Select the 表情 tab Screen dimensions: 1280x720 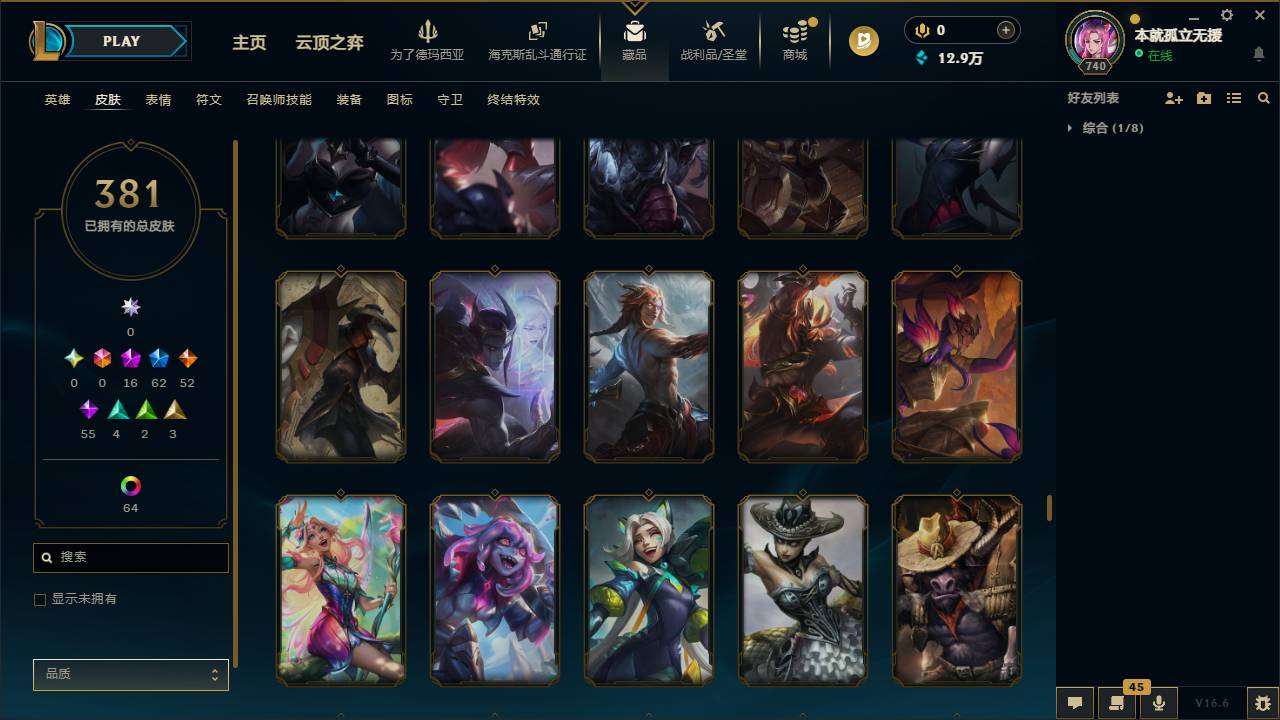(x=157, y=100)
